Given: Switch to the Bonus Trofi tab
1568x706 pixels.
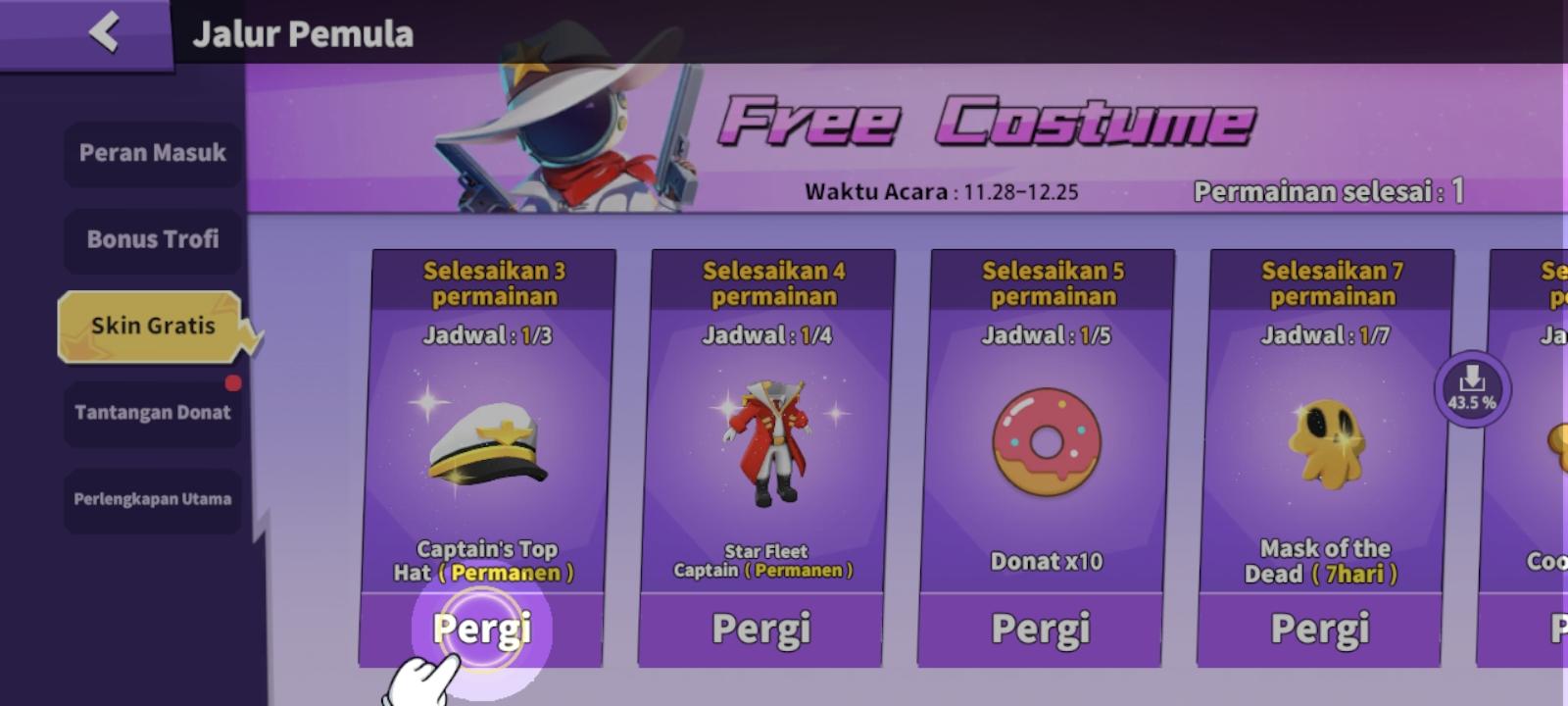Looking at the screenshot, I should click(x=153, y=239).
